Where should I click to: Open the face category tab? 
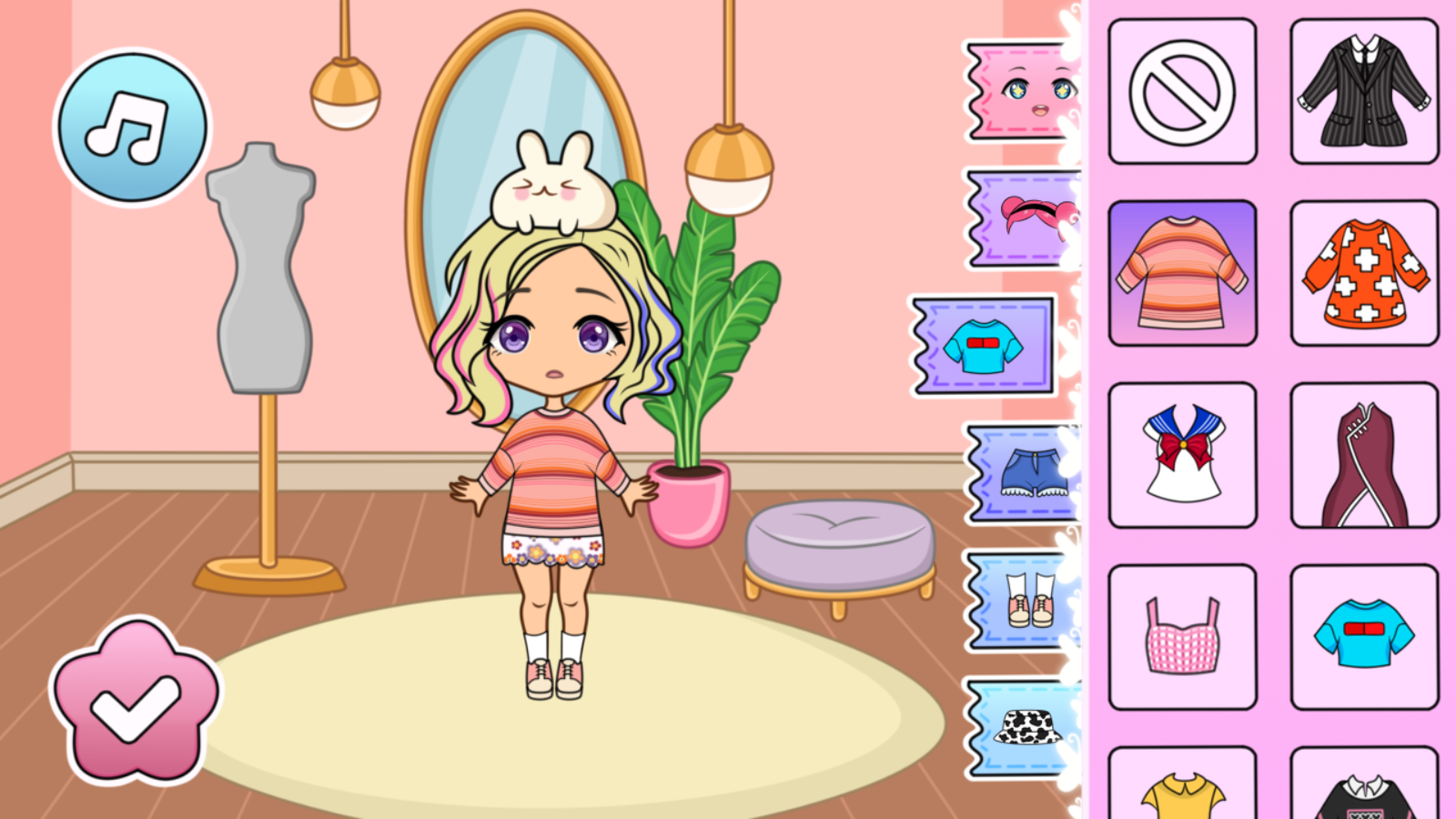1019,91
